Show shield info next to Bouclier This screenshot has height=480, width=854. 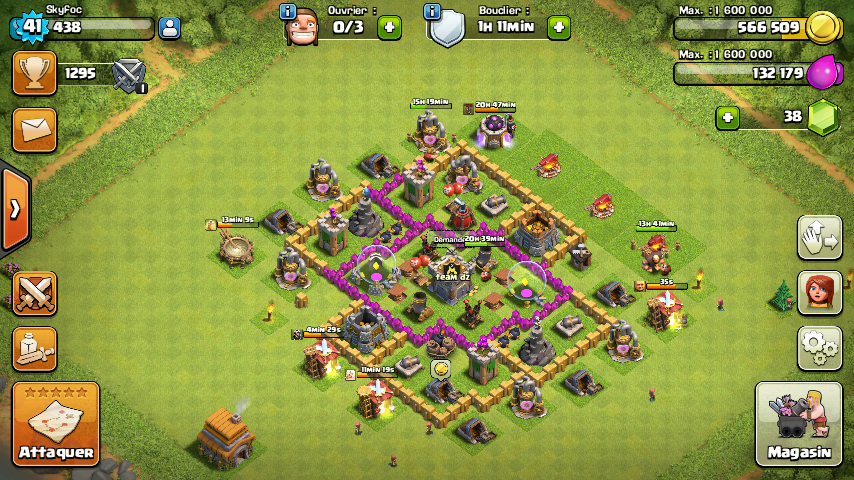coord(432,11)
